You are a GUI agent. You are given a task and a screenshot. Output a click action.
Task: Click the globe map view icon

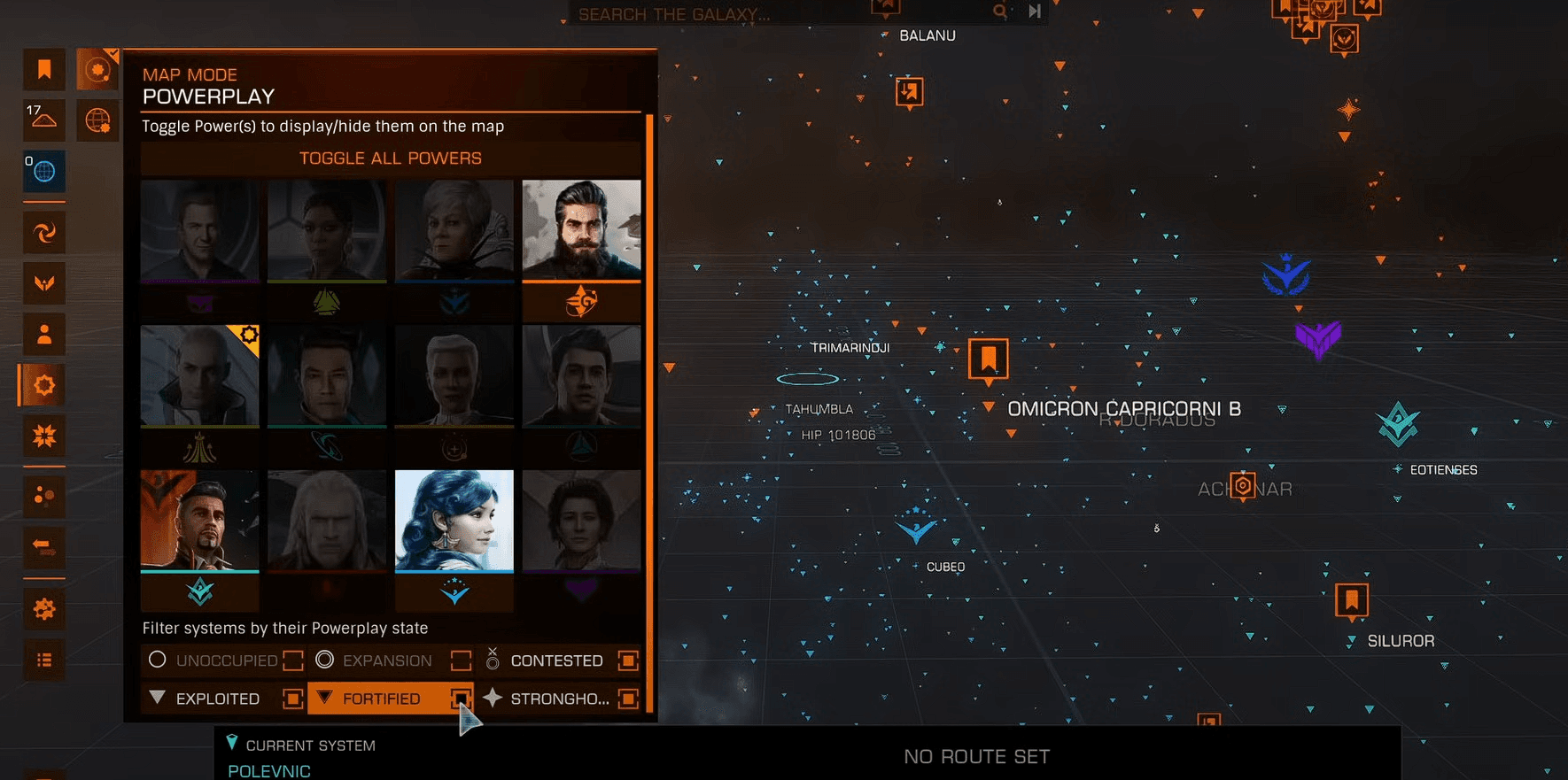click(97, 120)
